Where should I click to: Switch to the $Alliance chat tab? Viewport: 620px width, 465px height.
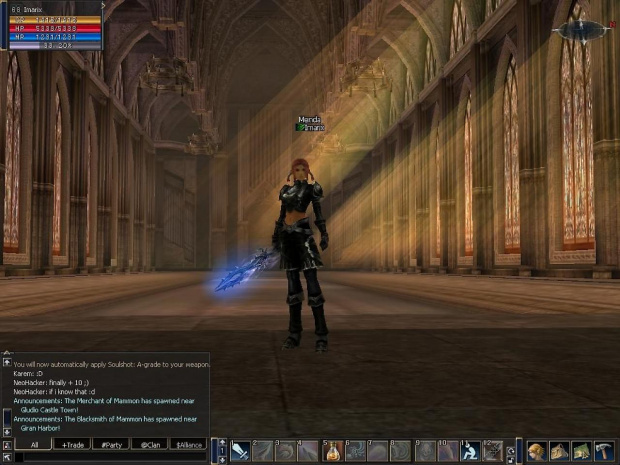[x=188, y=444]
